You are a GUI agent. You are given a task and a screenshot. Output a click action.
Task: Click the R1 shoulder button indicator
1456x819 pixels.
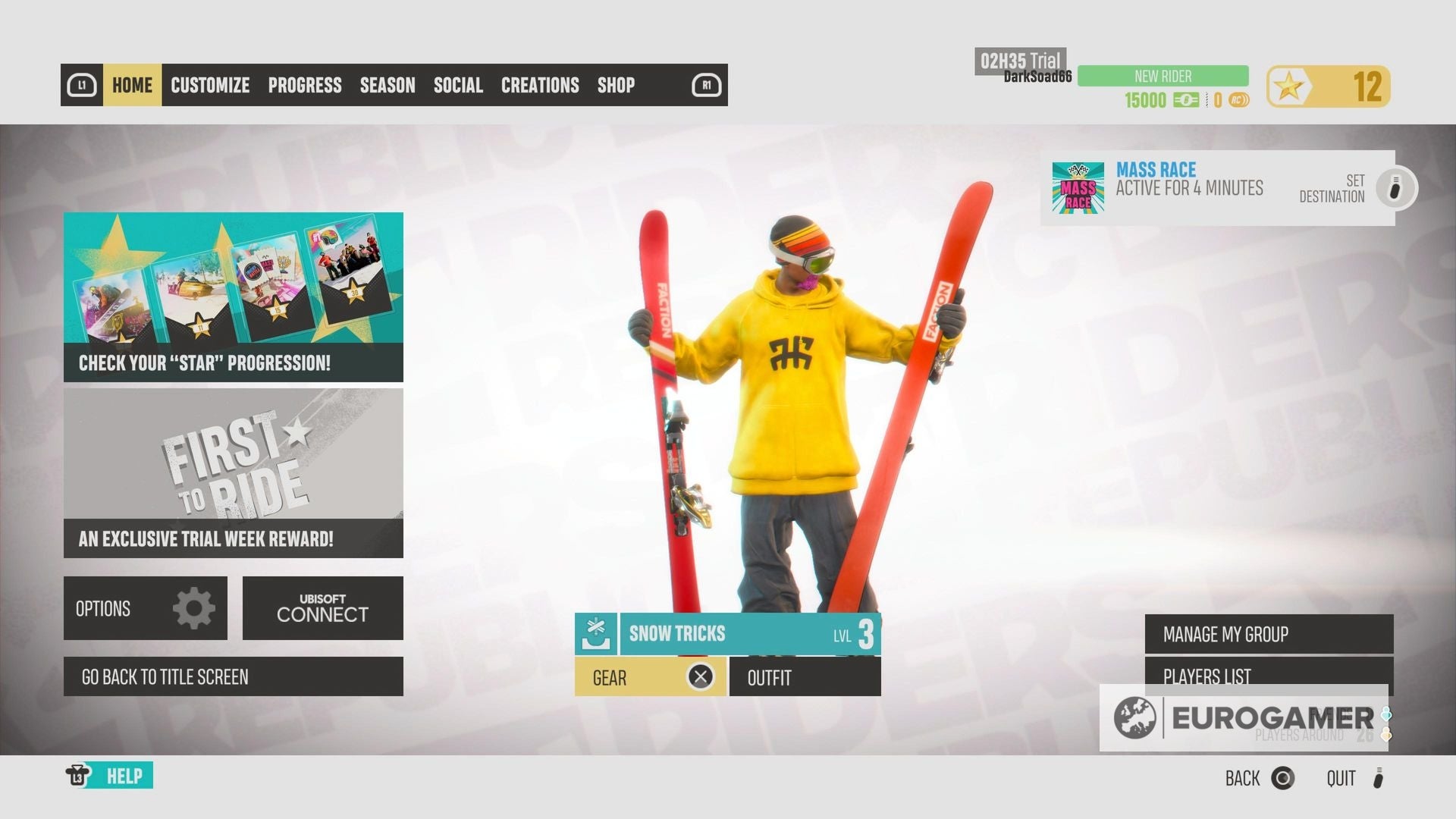(x=705, y=86)
